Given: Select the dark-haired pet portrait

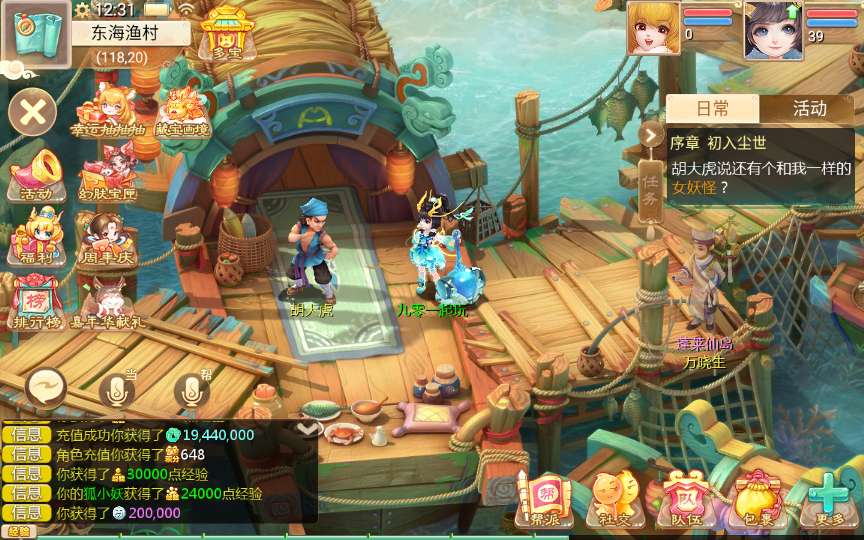Looking at the screenshot, I should (x=772, y=30).
